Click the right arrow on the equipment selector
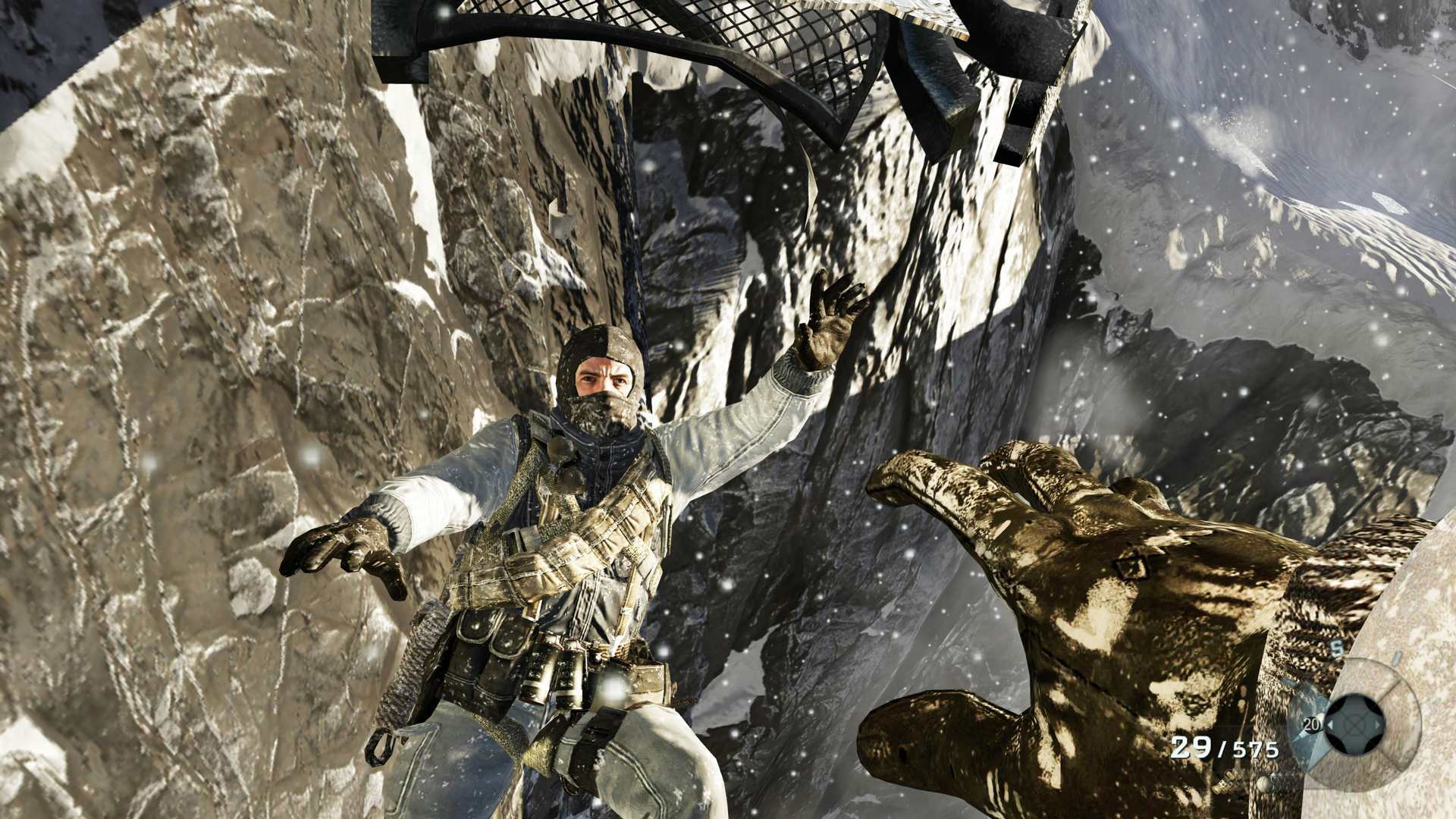This screenshot has width=1456, height=819. pos(1377,726)
